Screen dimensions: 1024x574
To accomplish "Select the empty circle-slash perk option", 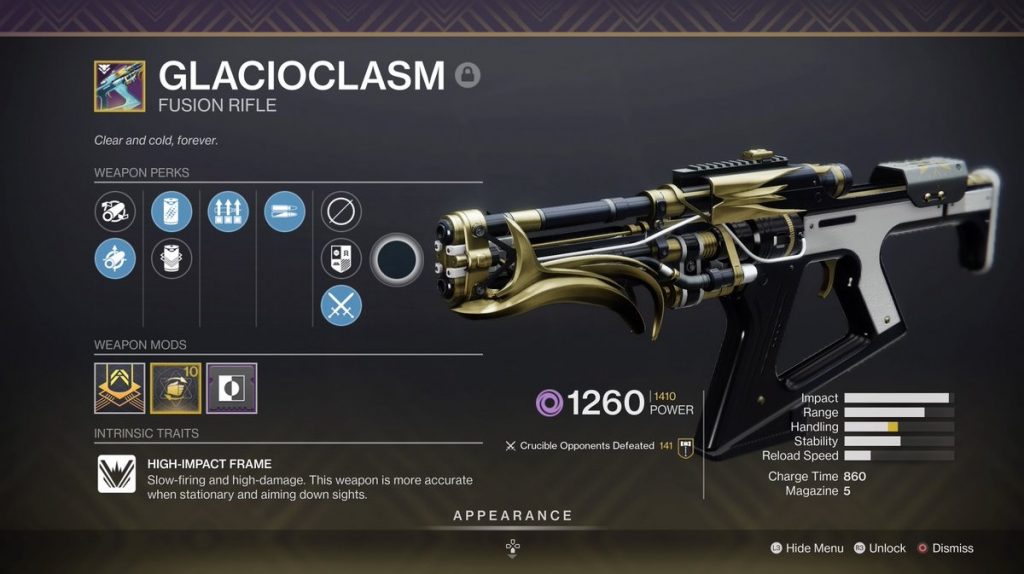I will [341, 212].
